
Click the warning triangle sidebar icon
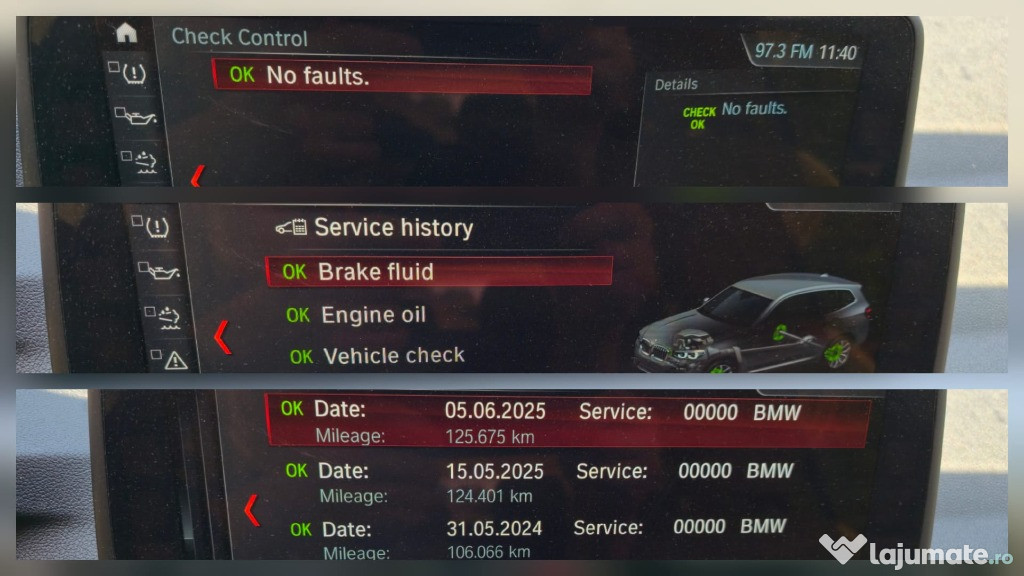pos(175,359)
